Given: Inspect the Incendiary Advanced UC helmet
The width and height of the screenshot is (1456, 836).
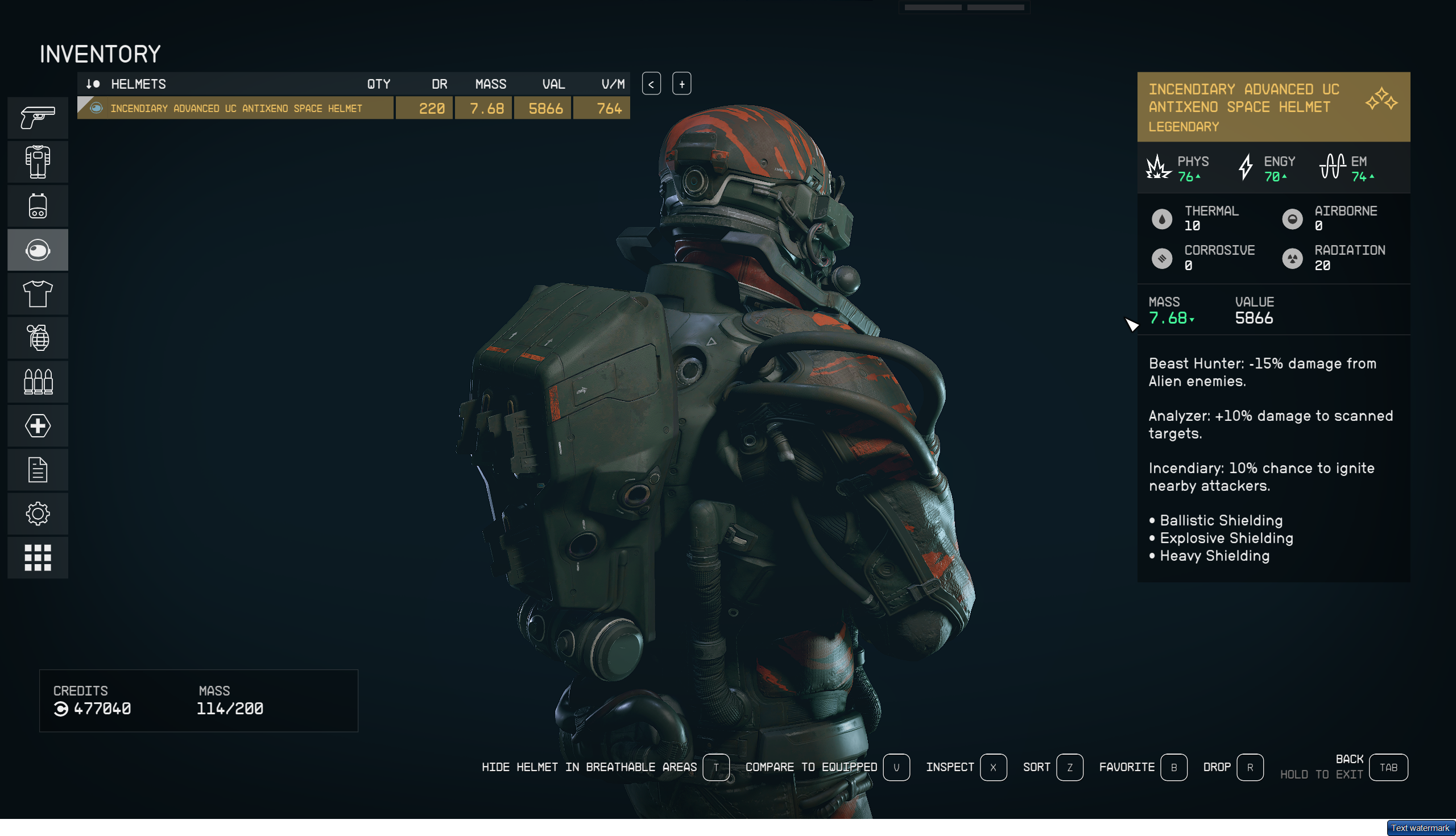Looking at the screenshot, I should pyautogui.click(x=993, y=767).
